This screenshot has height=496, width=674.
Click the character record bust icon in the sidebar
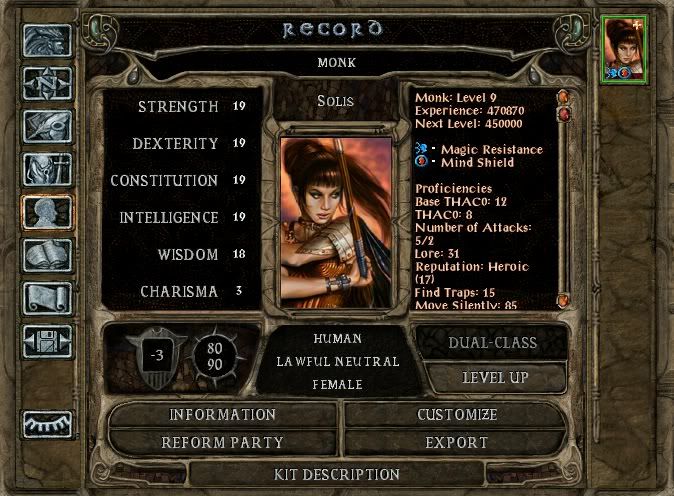pos(46,212)
